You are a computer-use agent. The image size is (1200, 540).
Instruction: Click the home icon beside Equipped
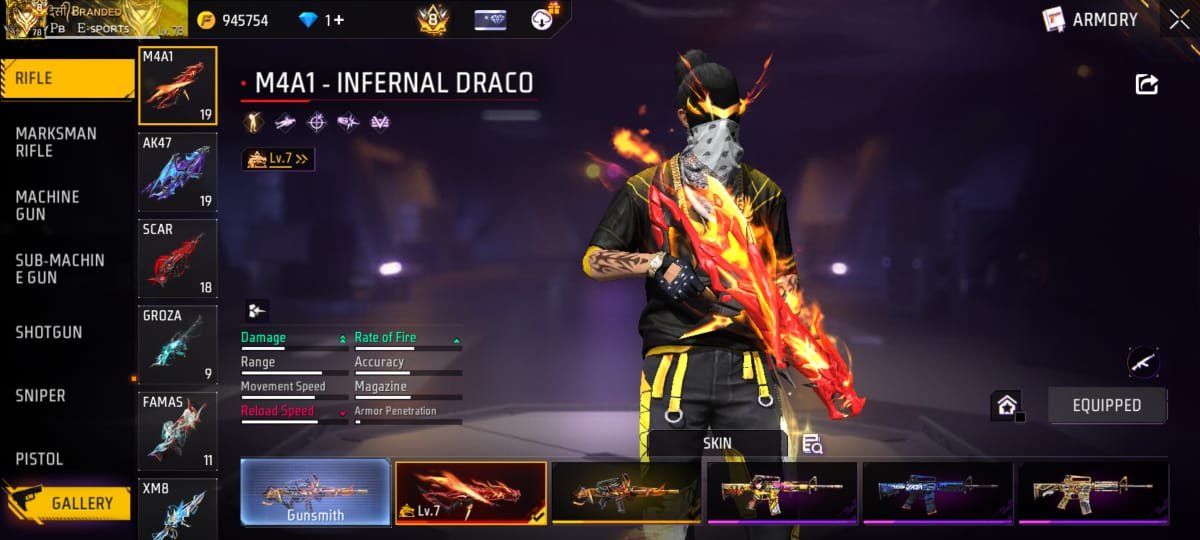click(x=1006, y=406)
